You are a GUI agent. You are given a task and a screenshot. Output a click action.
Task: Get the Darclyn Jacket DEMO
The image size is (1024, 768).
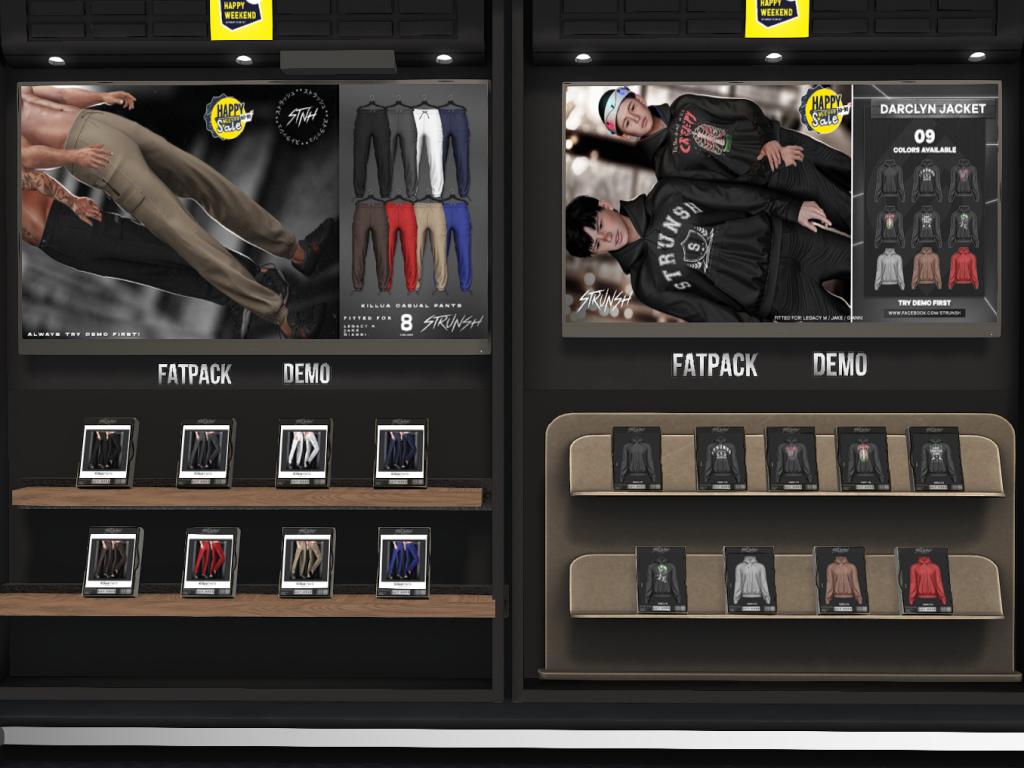coord(839,365)
